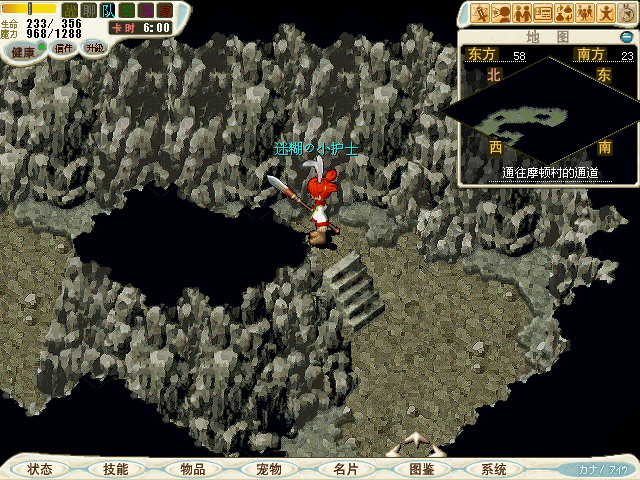640x480 pixels.
Task: Minimize the 地图 map panel with blue button
Action: point(626,36)
